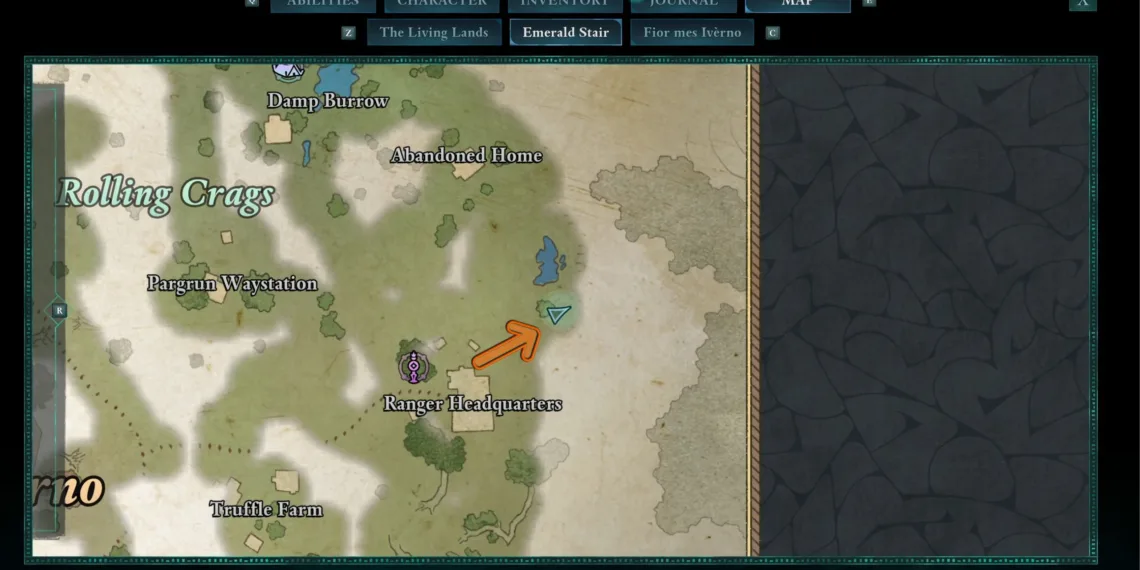The image size is (1140, 570).
Task: Open the Fior mes Ivèrno map tab
Action: coord(692,32)
